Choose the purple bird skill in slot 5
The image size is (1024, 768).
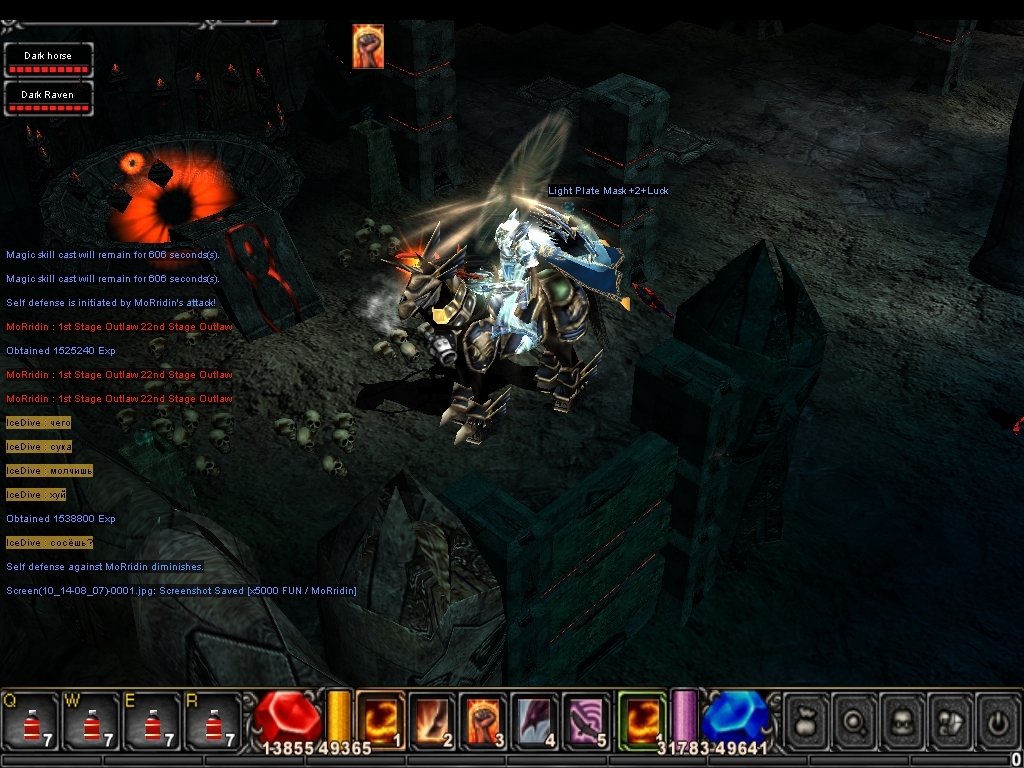click(589, 720)
